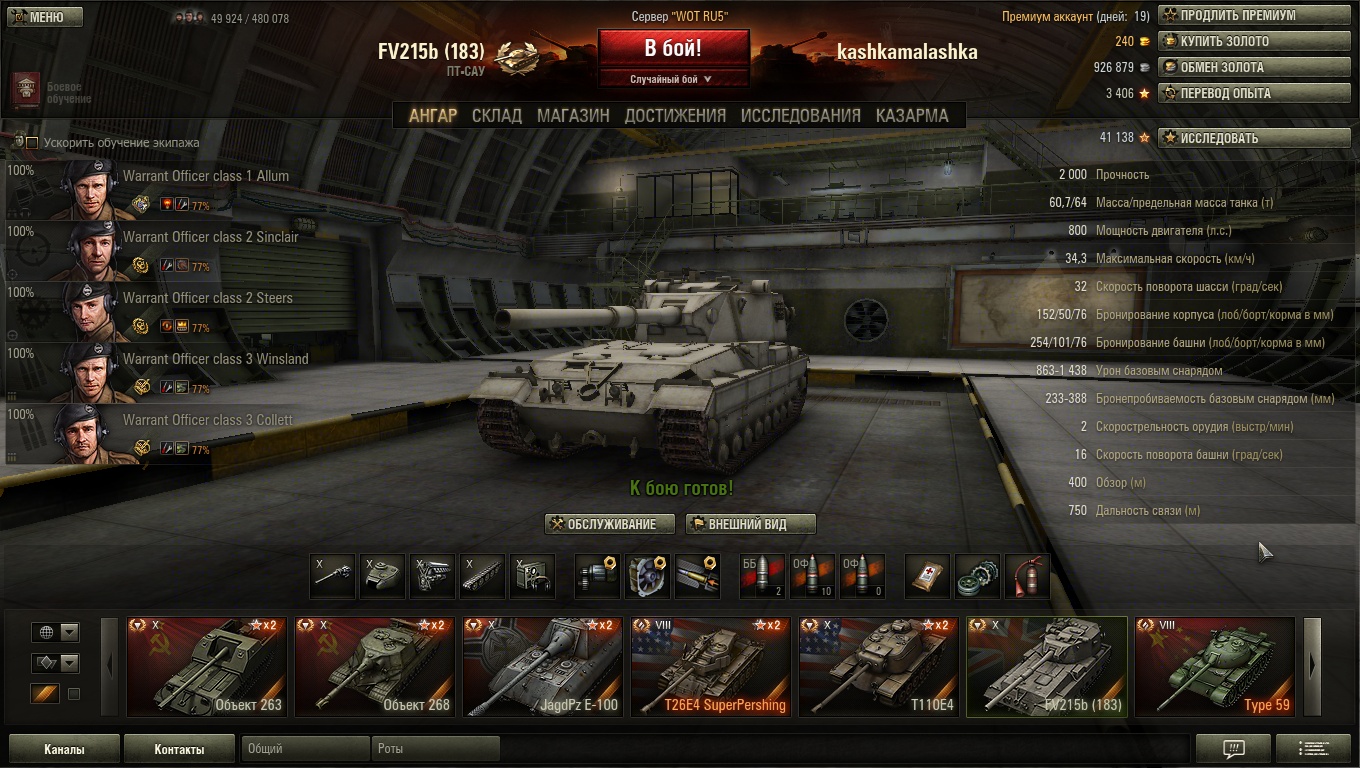Open ОБМЕН ЗОЛОТА exchange
This screenshot has height=768, width=1360.
tap(1254, 68)
